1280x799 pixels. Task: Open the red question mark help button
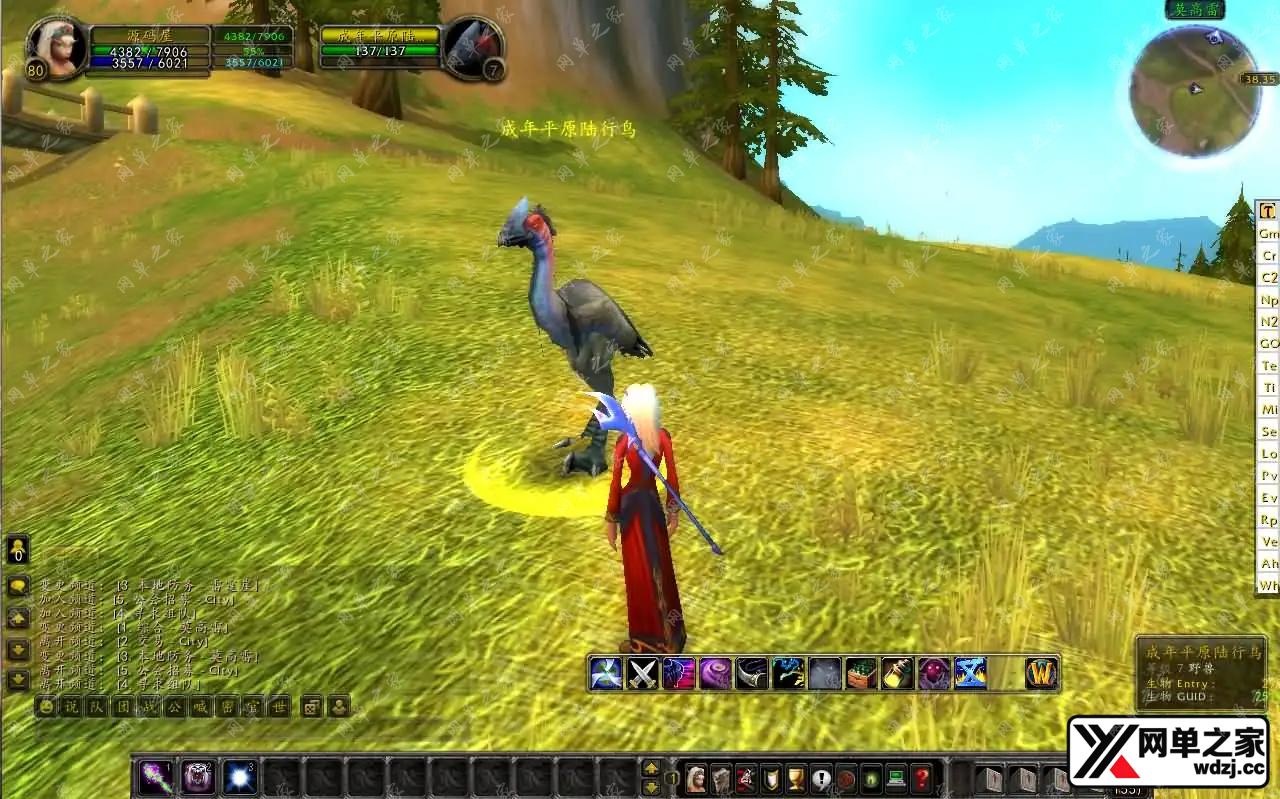click(921, 778)
